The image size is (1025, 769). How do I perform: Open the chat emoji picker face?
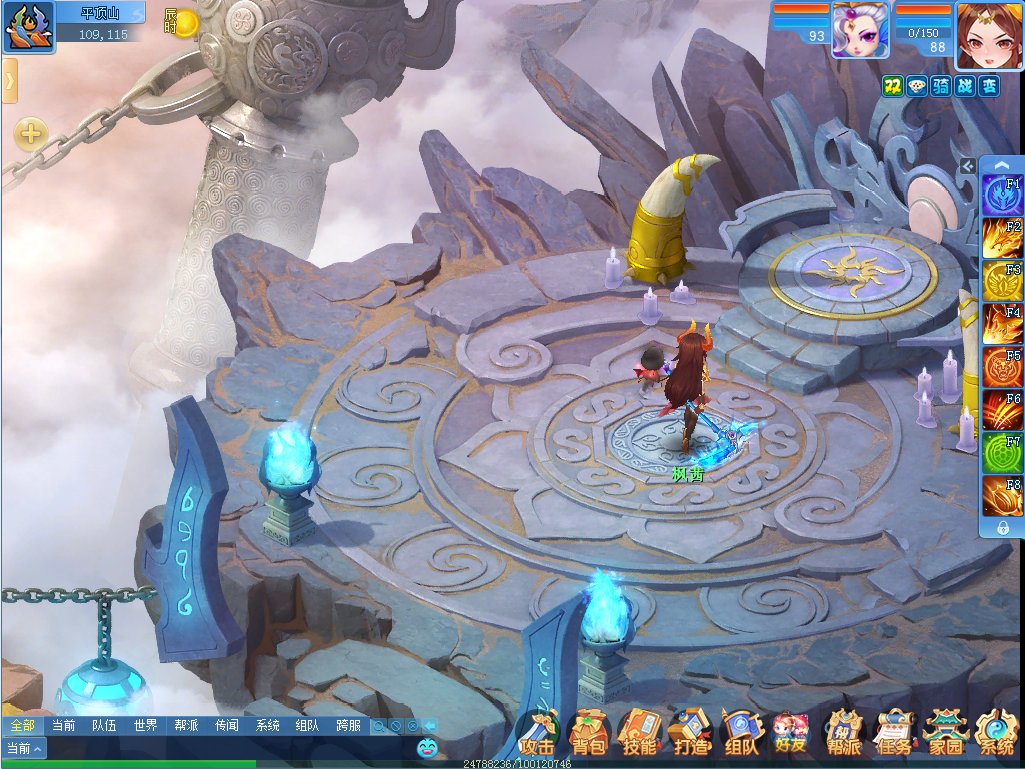tap(428, 746)
